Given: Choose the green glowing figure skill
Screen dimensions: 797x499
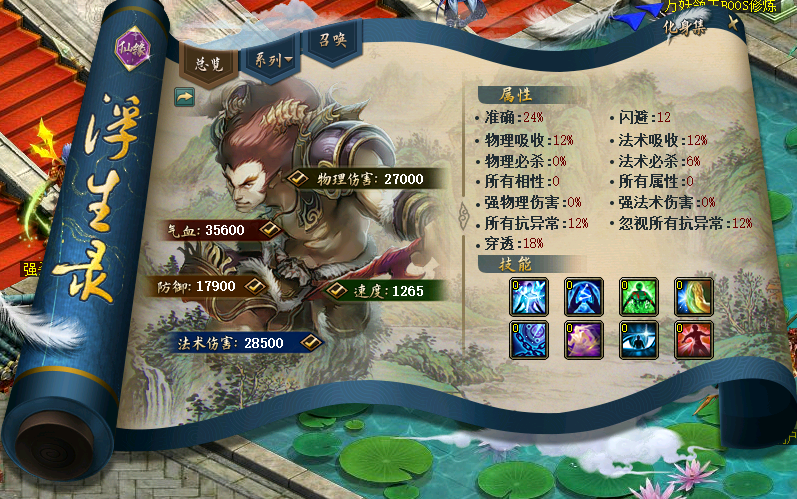Looking at the screenshot, I should pyautogui.click(x=638, y=297).
